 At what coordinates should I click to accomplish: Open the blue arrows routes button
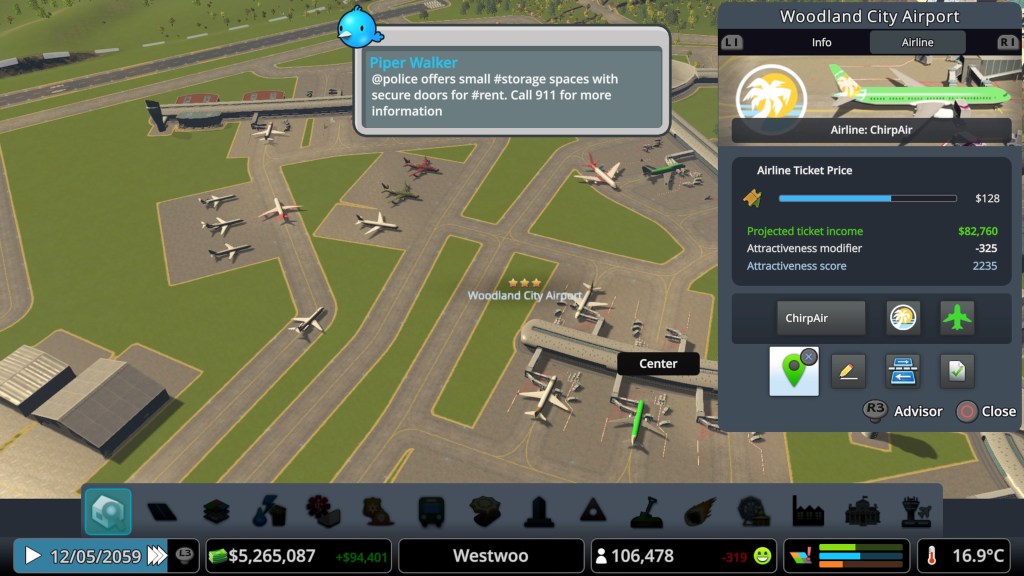point(902,371)
